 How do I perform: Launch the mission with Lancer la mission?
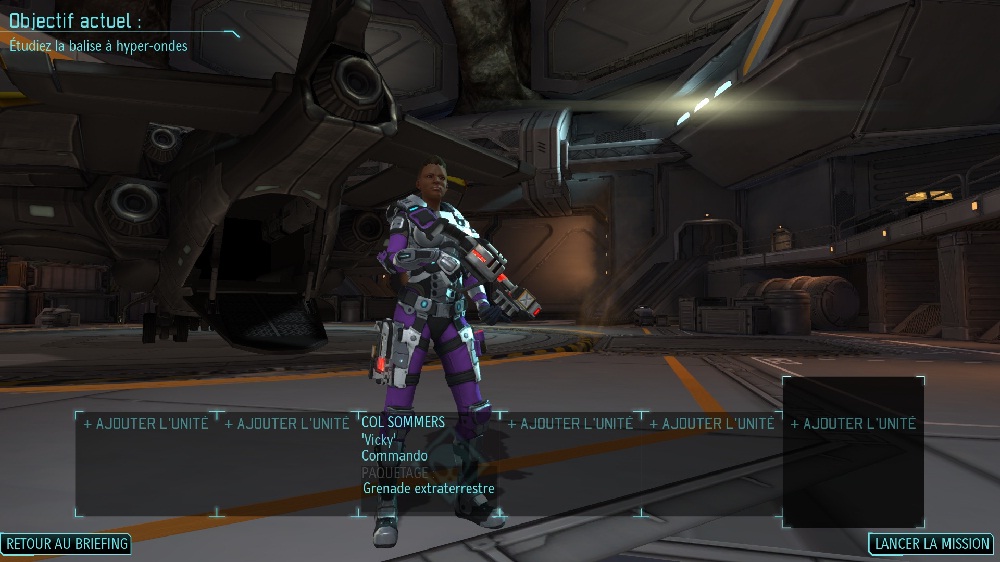pyautogui.click(x=931, y=544)
